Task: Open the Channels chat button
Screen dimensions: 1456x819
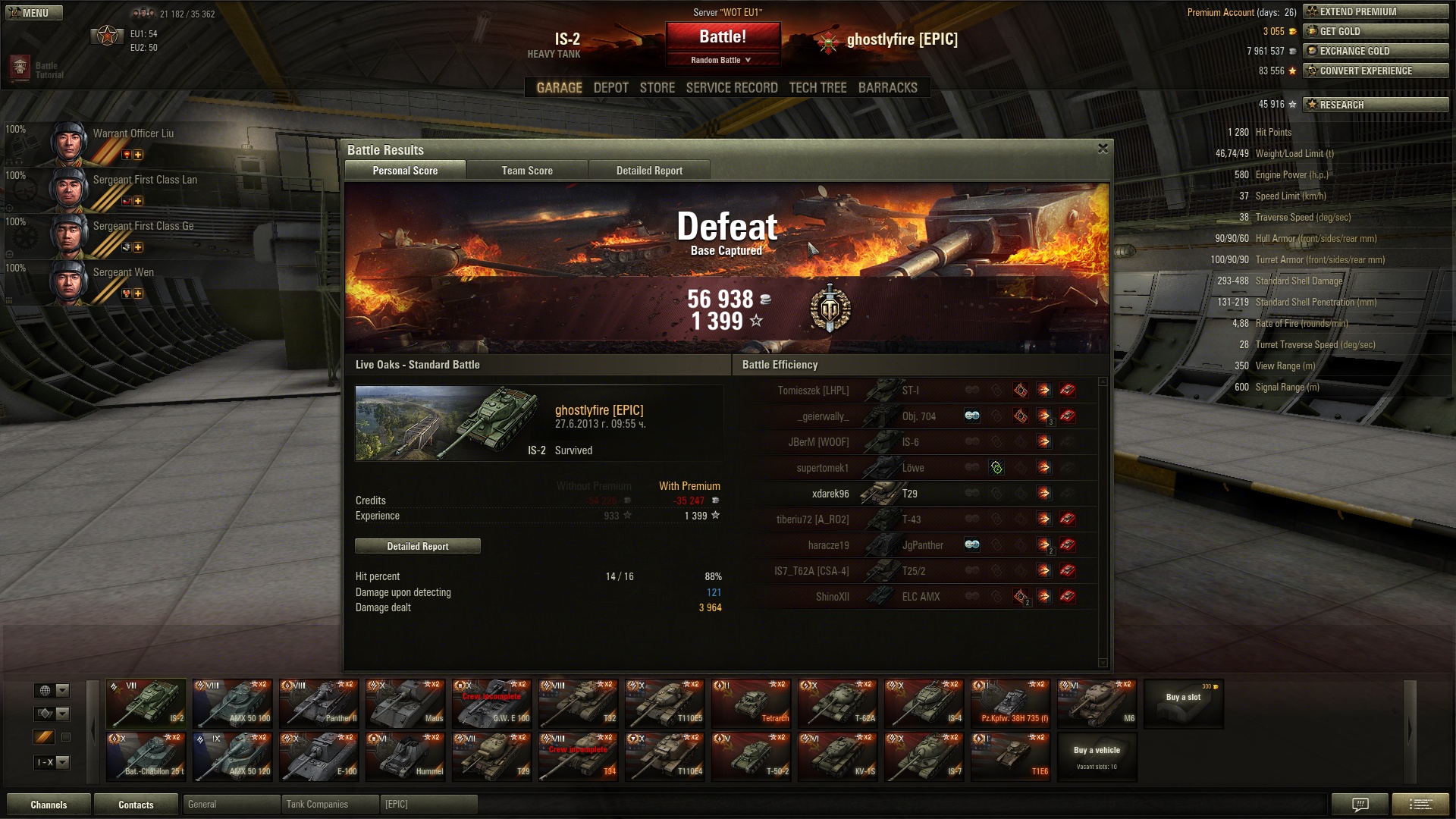Action: tap(49, 805)
